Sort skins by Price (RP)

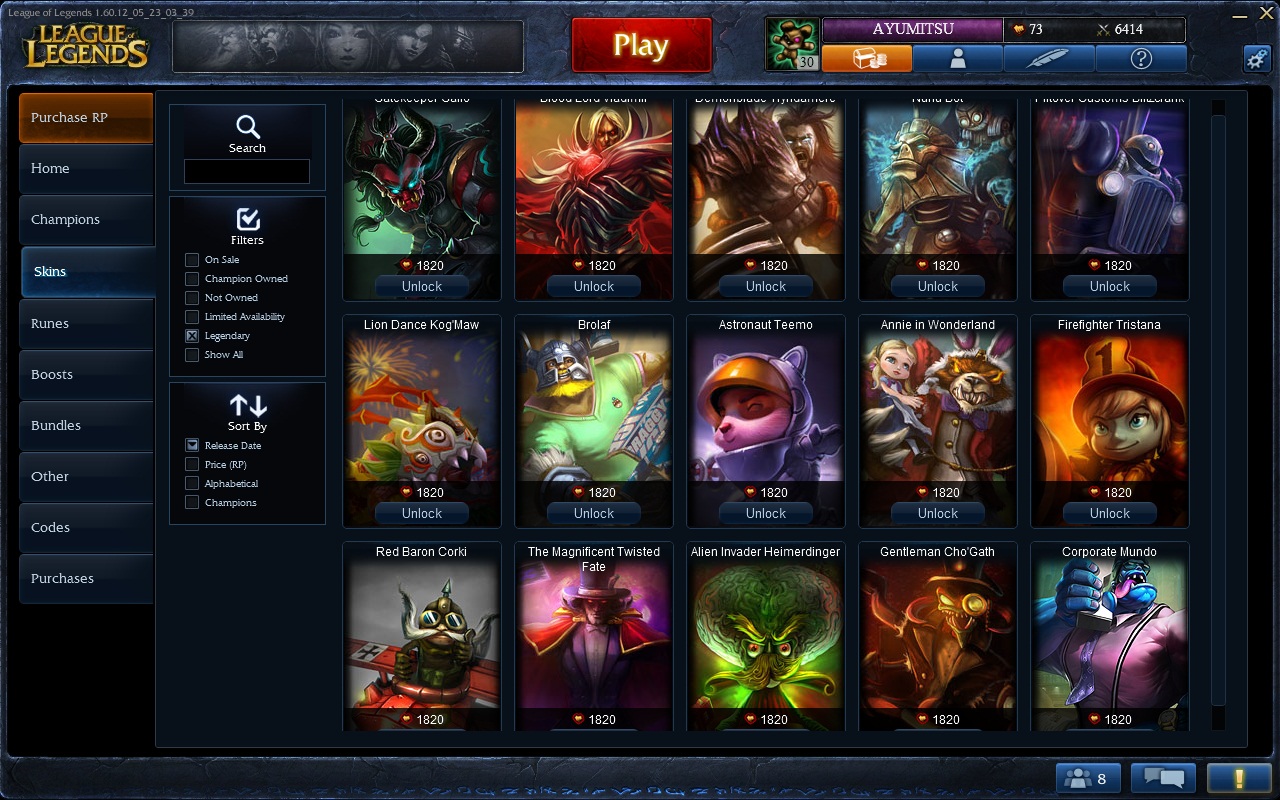point(192,465)
